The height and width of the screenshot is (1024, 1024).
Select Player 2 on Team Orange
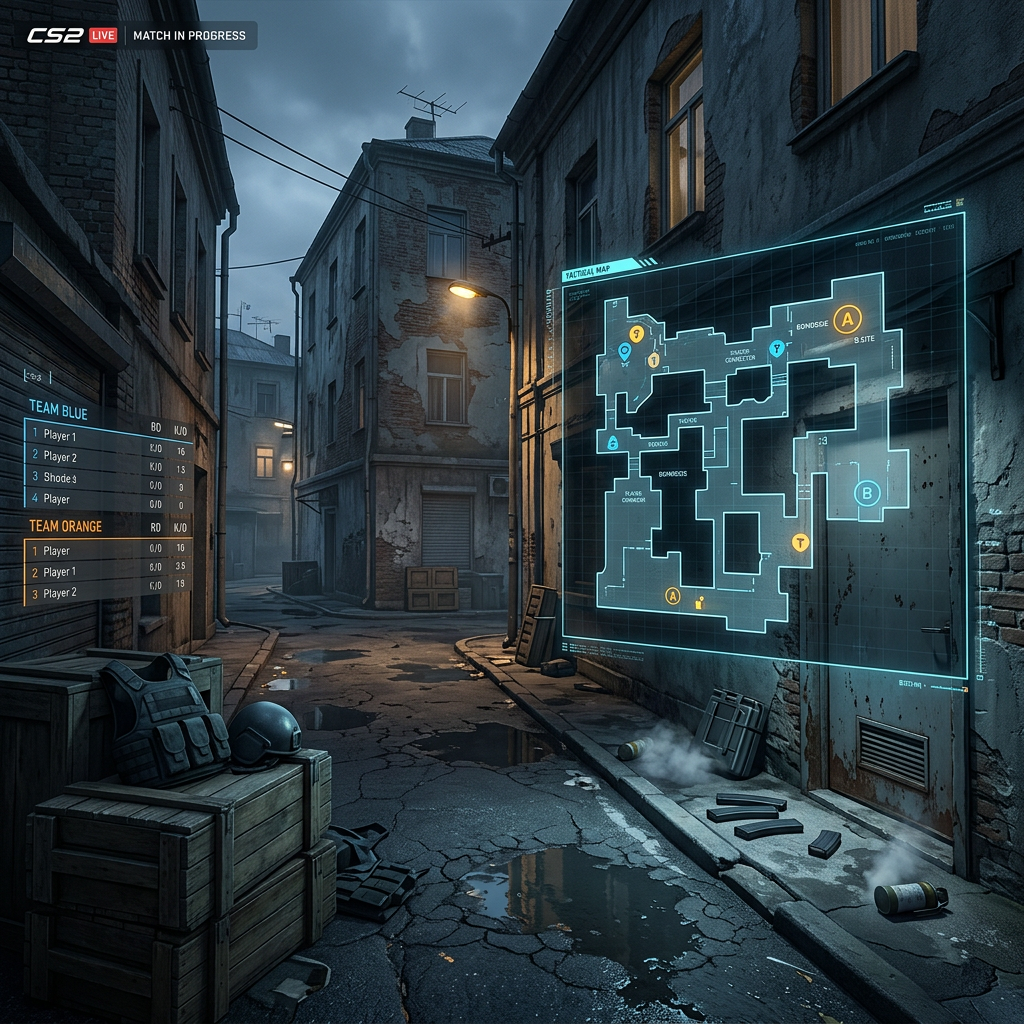tap(60, 593)
